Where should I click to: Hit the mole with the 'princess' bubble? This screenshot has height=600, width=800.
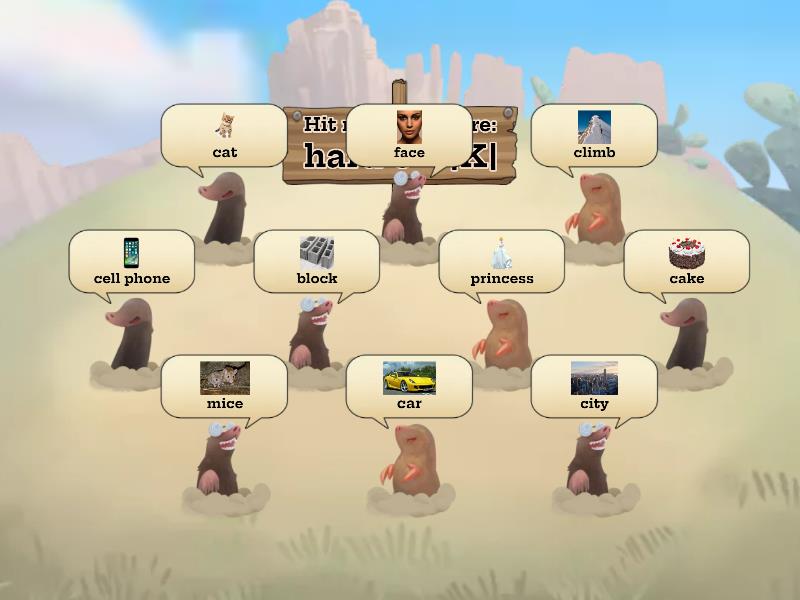[x=504, y=333]
